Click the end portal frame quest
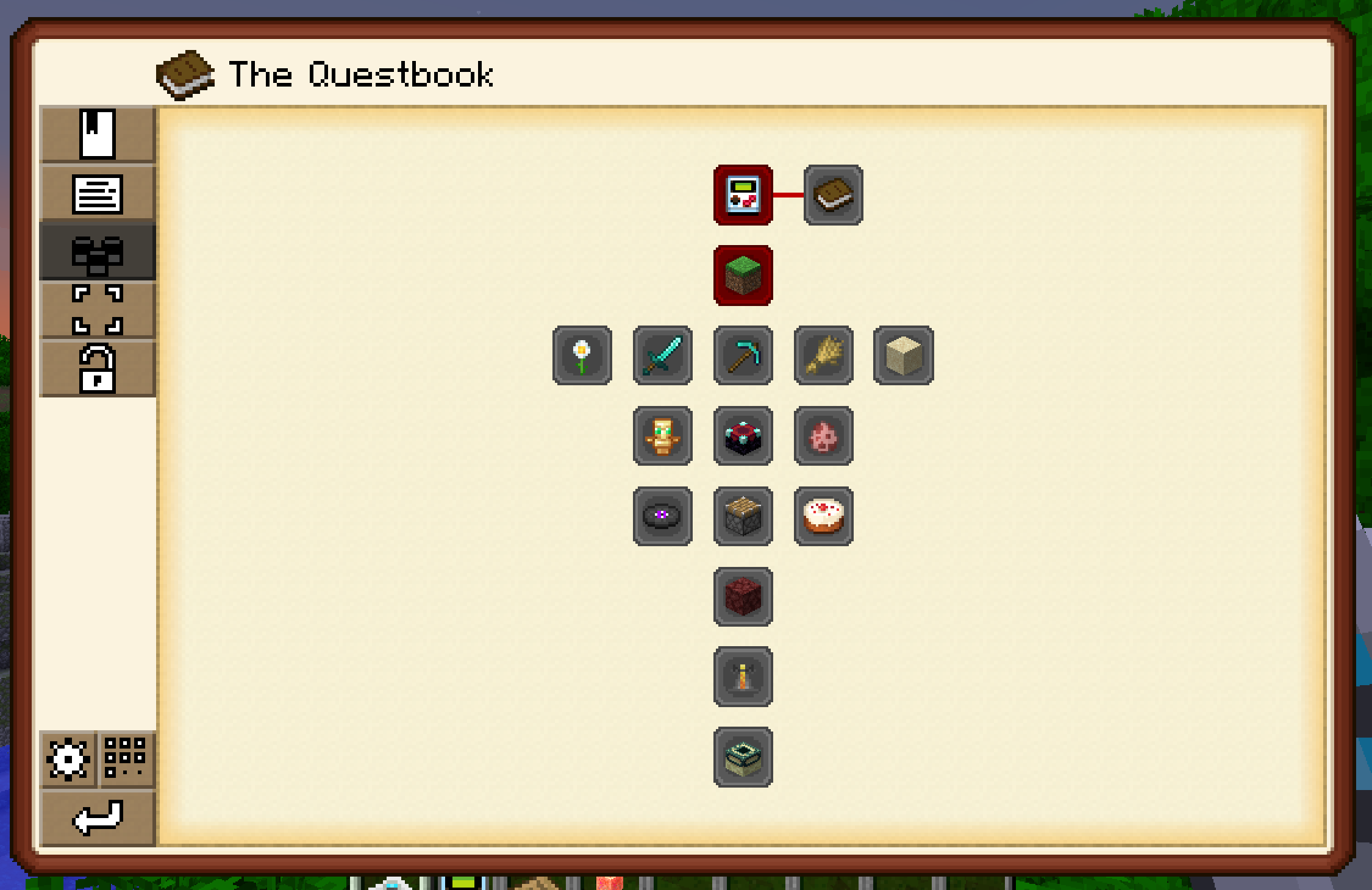The width and height of the screenshot is (1372, 890). pos(743,758)
